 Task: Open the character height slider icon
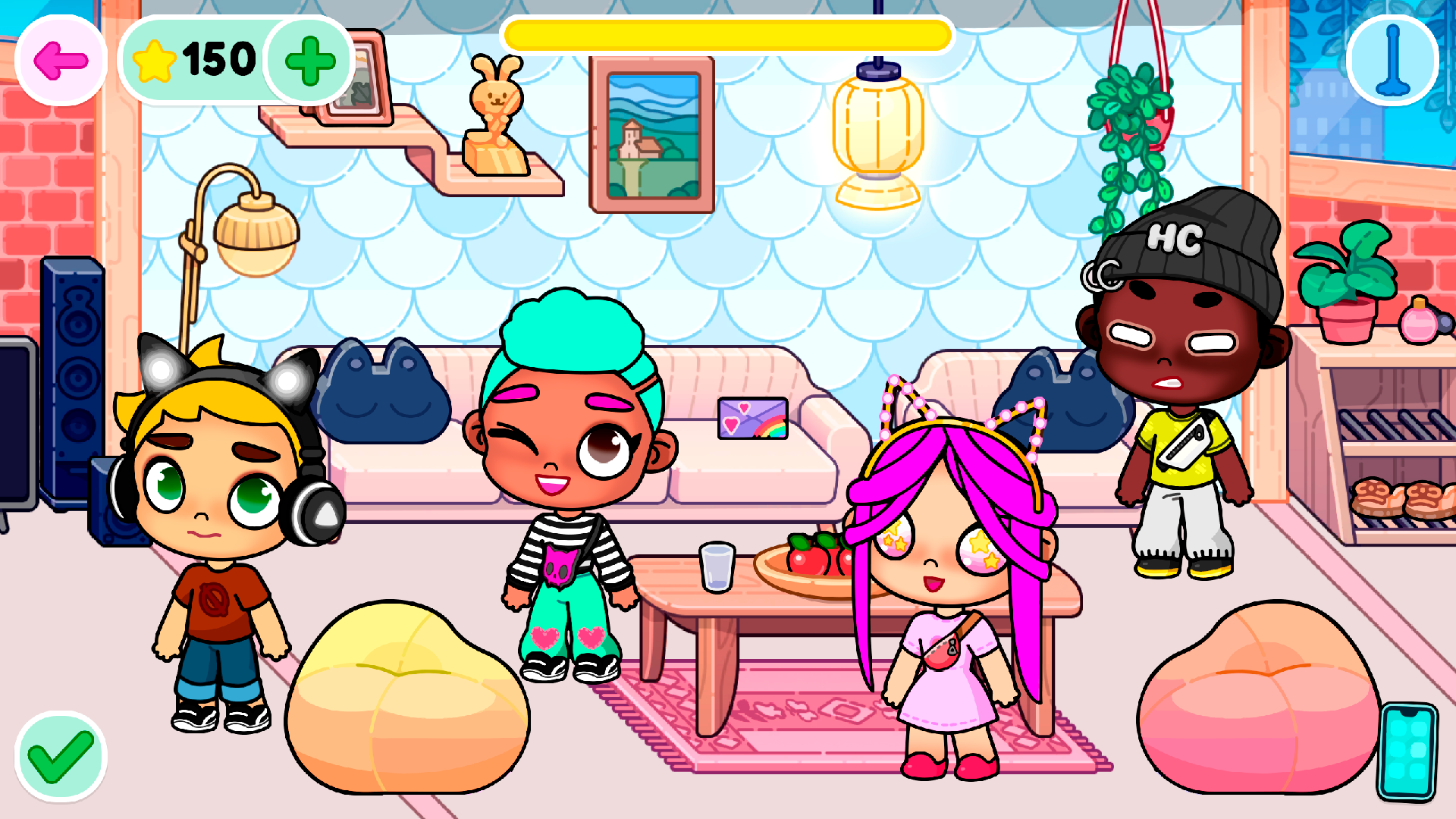(x=1392, y=61)
